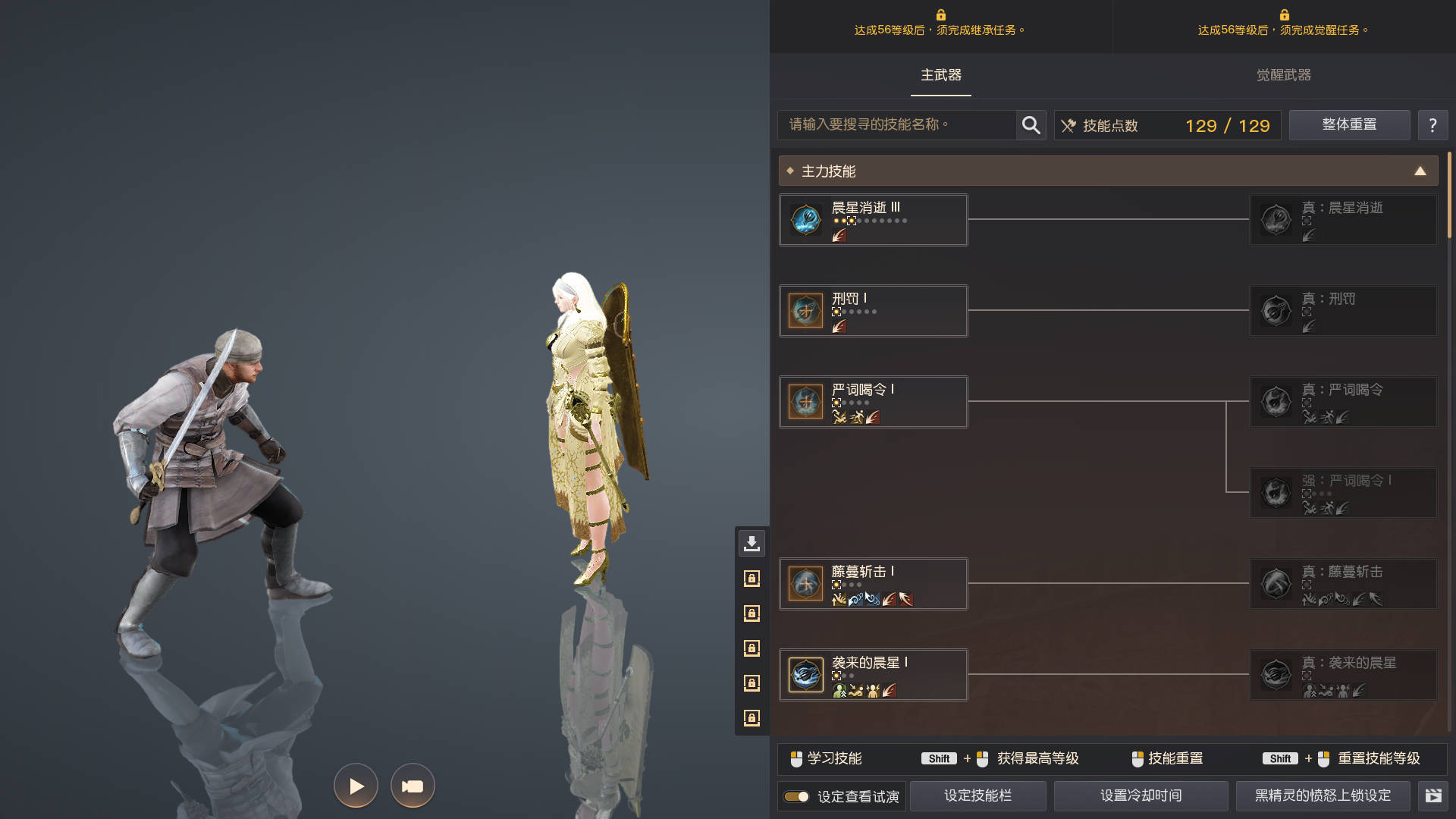
Task: Click the 藤蔓斩击 I skill icon
Action: tap(805, 583)
